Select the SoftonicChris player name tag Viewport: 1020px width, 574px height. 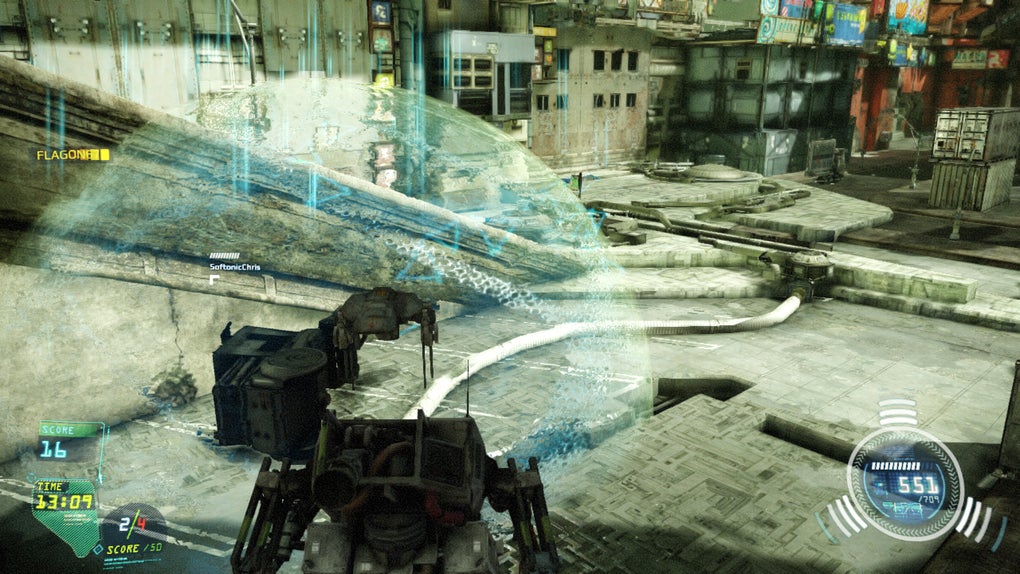[x=233, y=268]
